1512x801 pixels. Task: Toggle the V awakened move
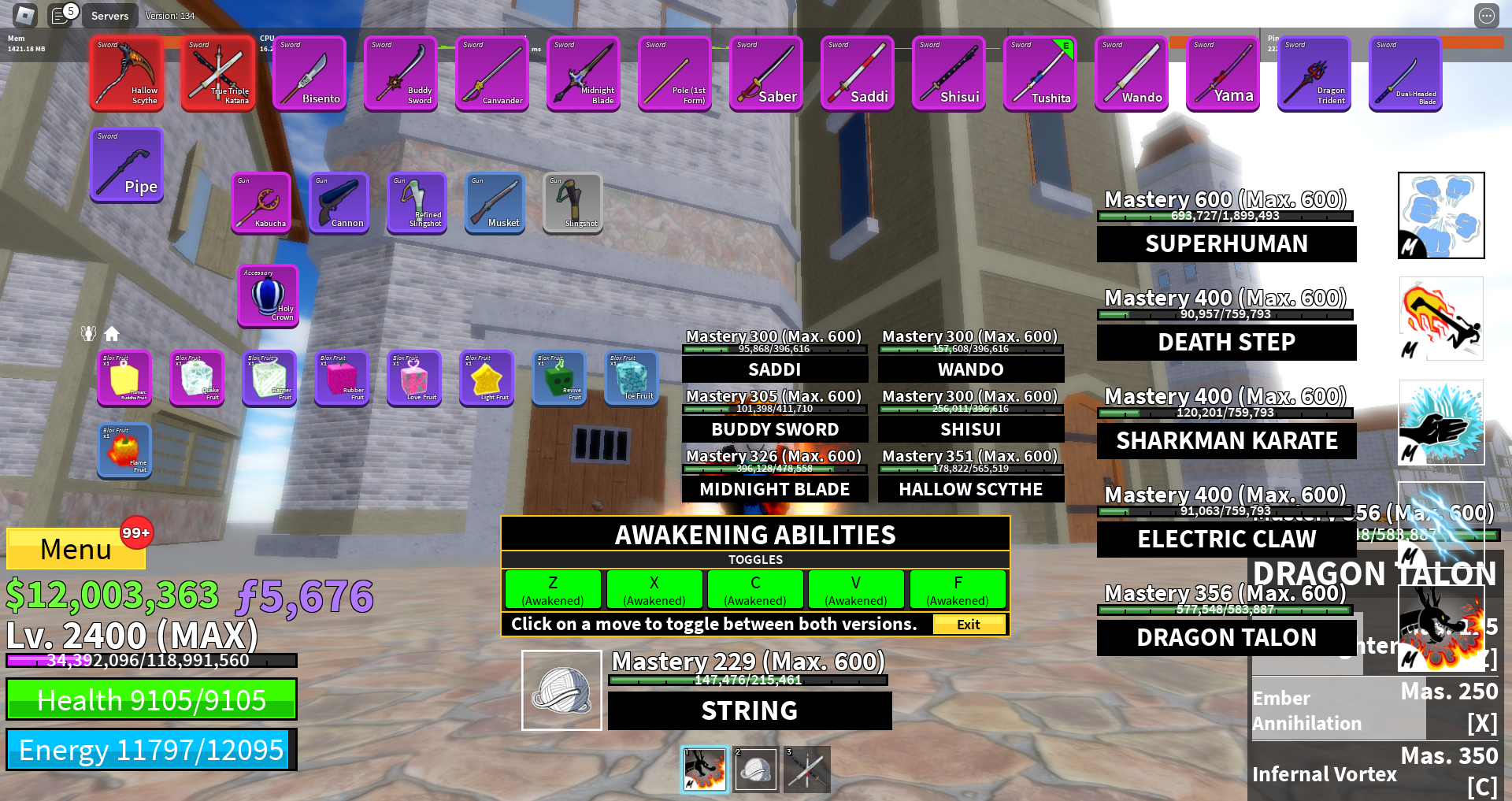(855, 589)
